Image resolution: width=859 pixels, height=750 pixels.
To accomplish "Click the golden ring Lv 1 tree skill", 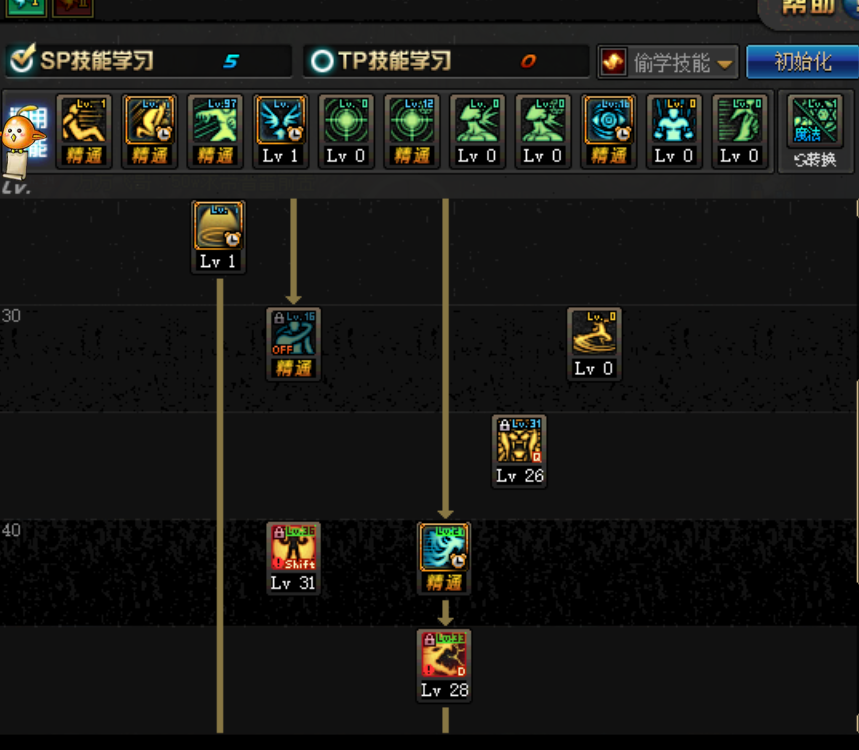I will [x=218, y=227].
